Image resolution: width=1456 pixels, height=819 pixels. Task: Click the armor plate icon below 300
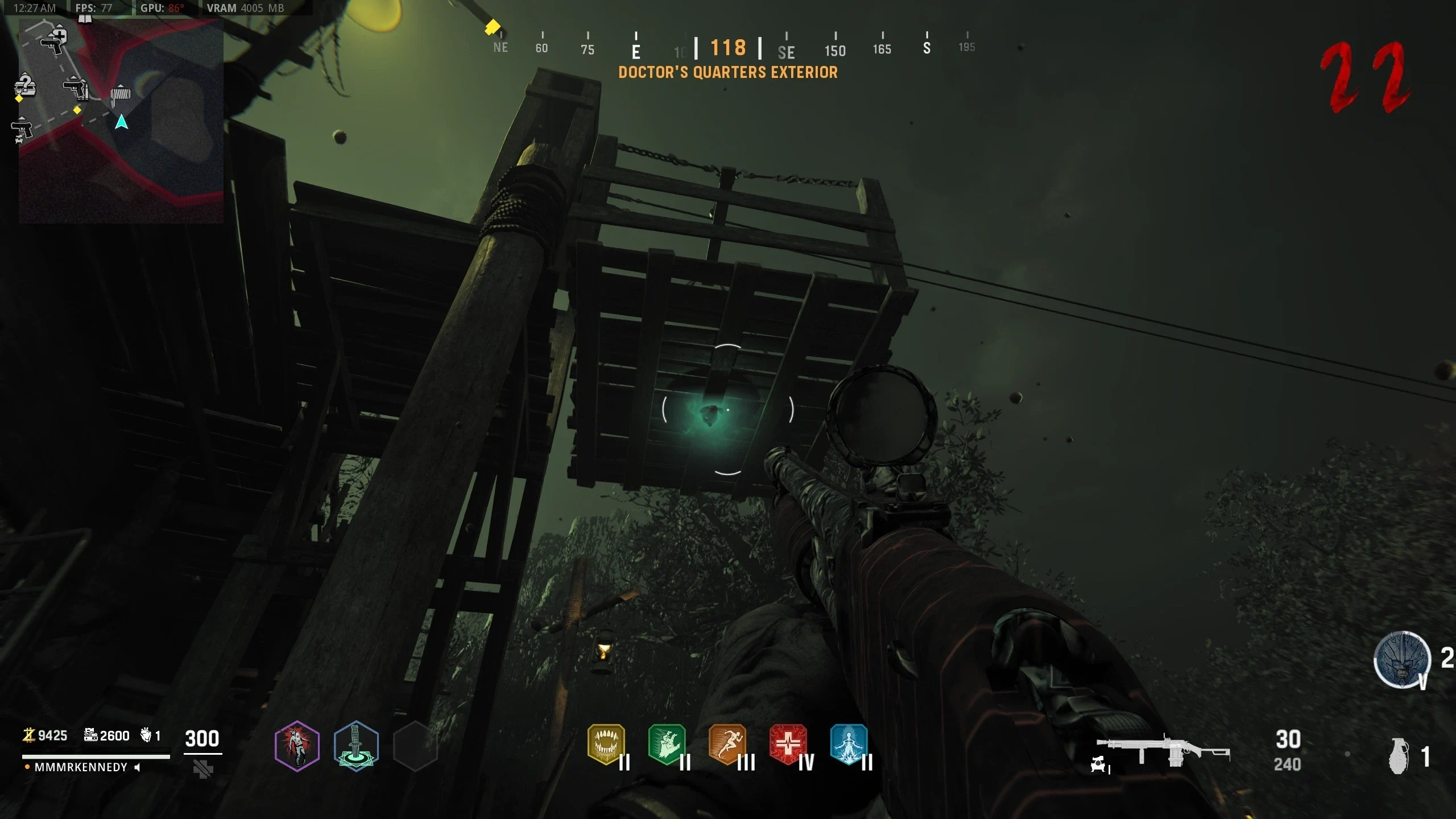coord(202,770)
